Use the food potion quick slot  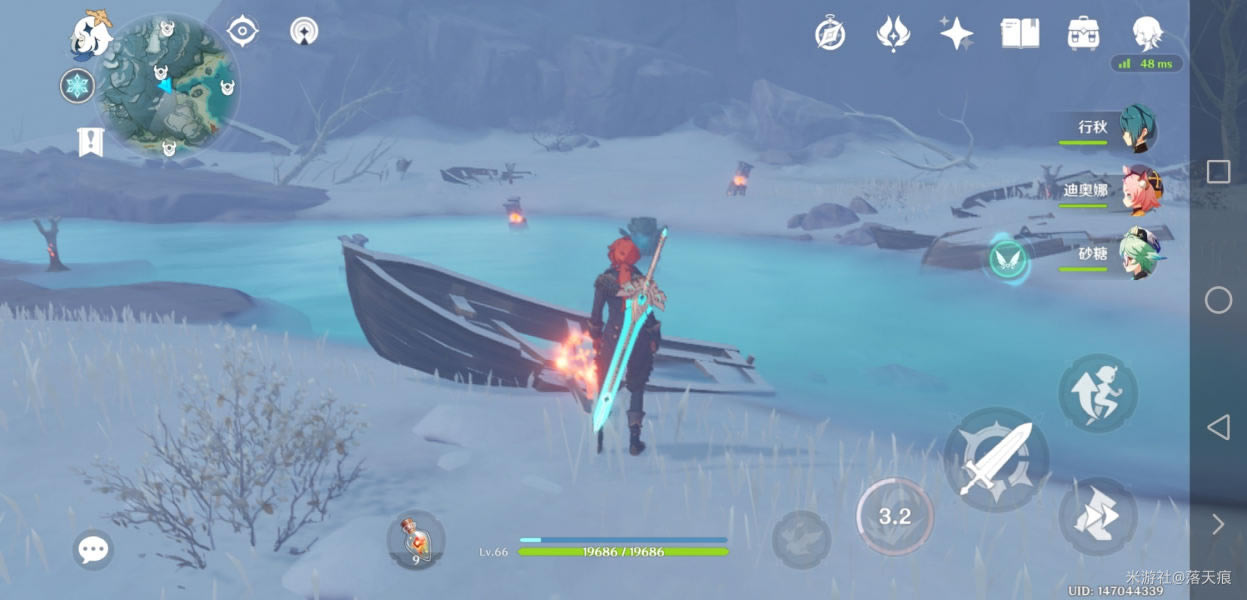tap(415, 540)
